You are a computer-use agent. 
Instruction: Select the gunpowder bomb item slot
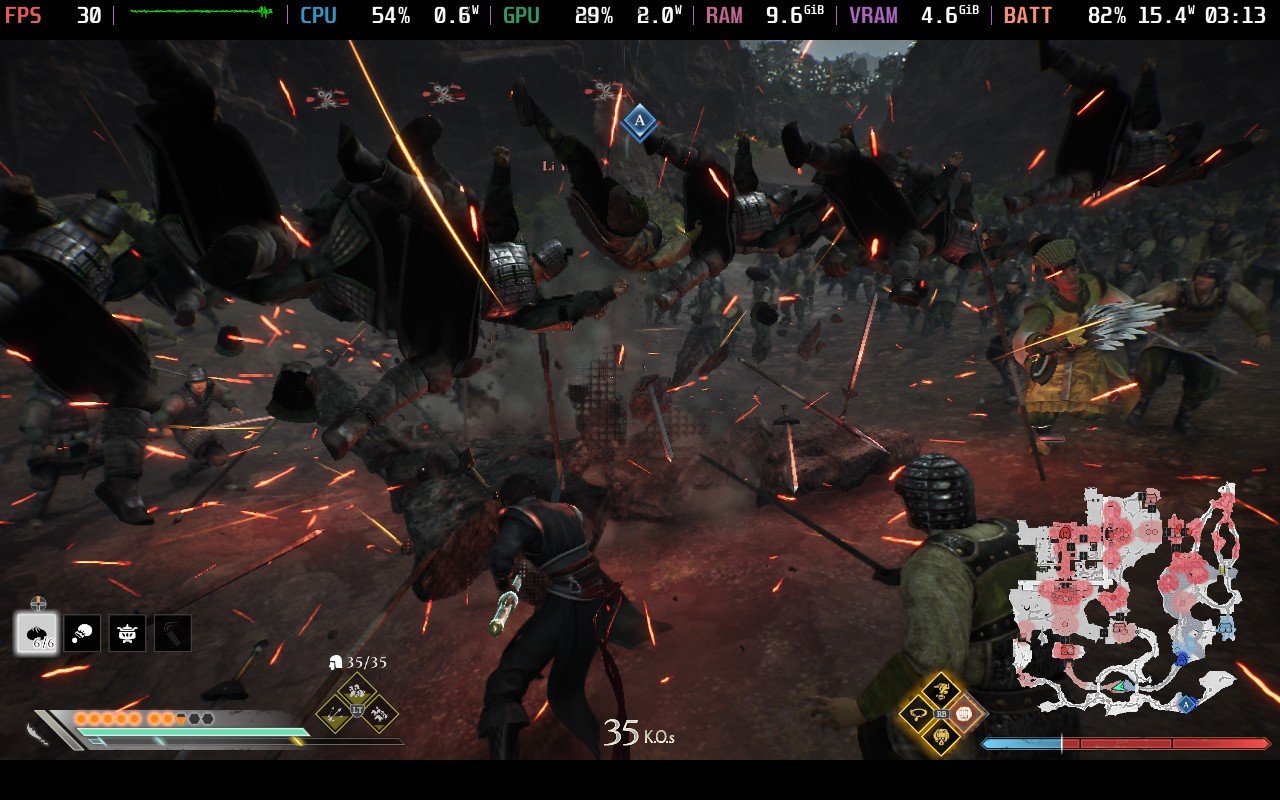(x=36, y=633)
